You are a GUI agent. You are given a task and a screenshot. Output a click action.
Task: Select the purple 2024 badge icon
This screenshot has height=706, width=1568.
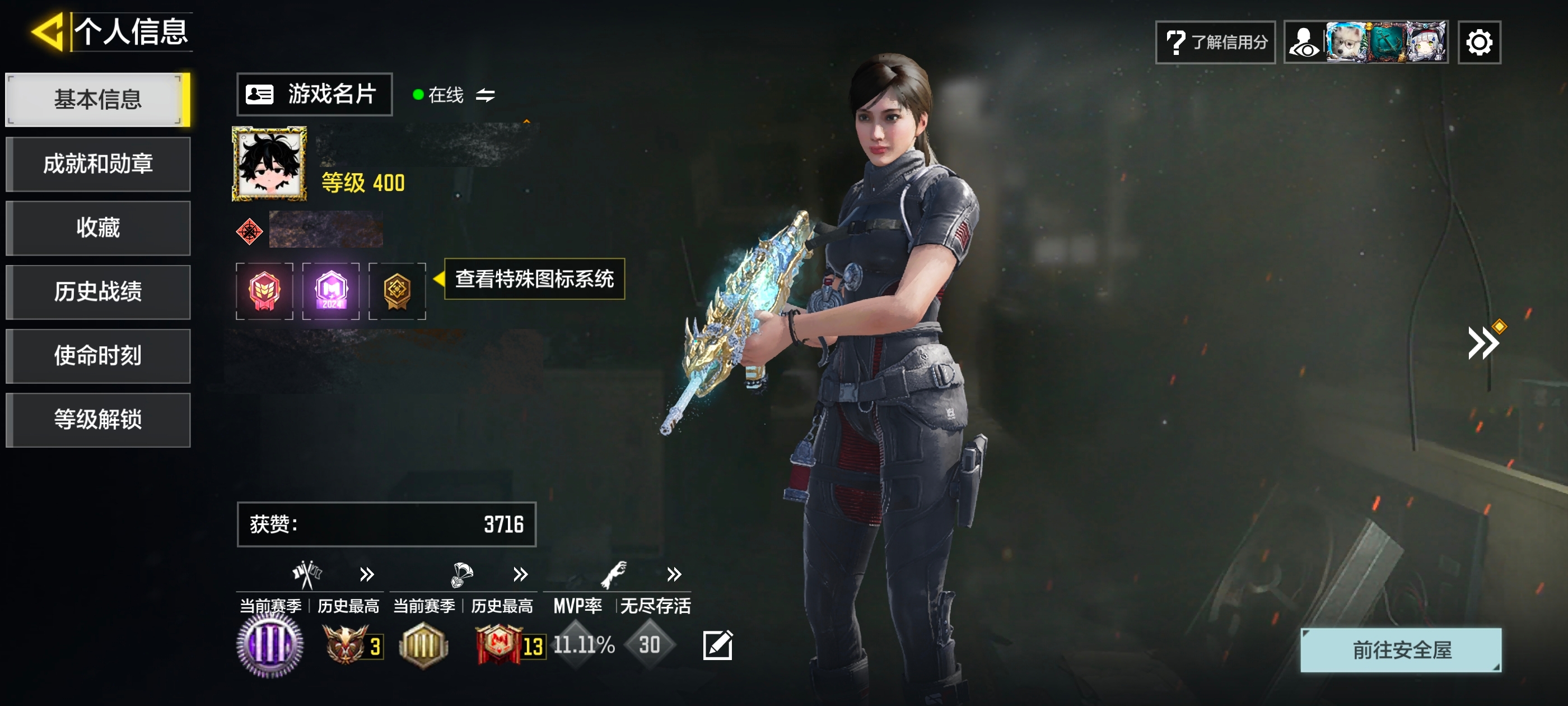point(330,291)
